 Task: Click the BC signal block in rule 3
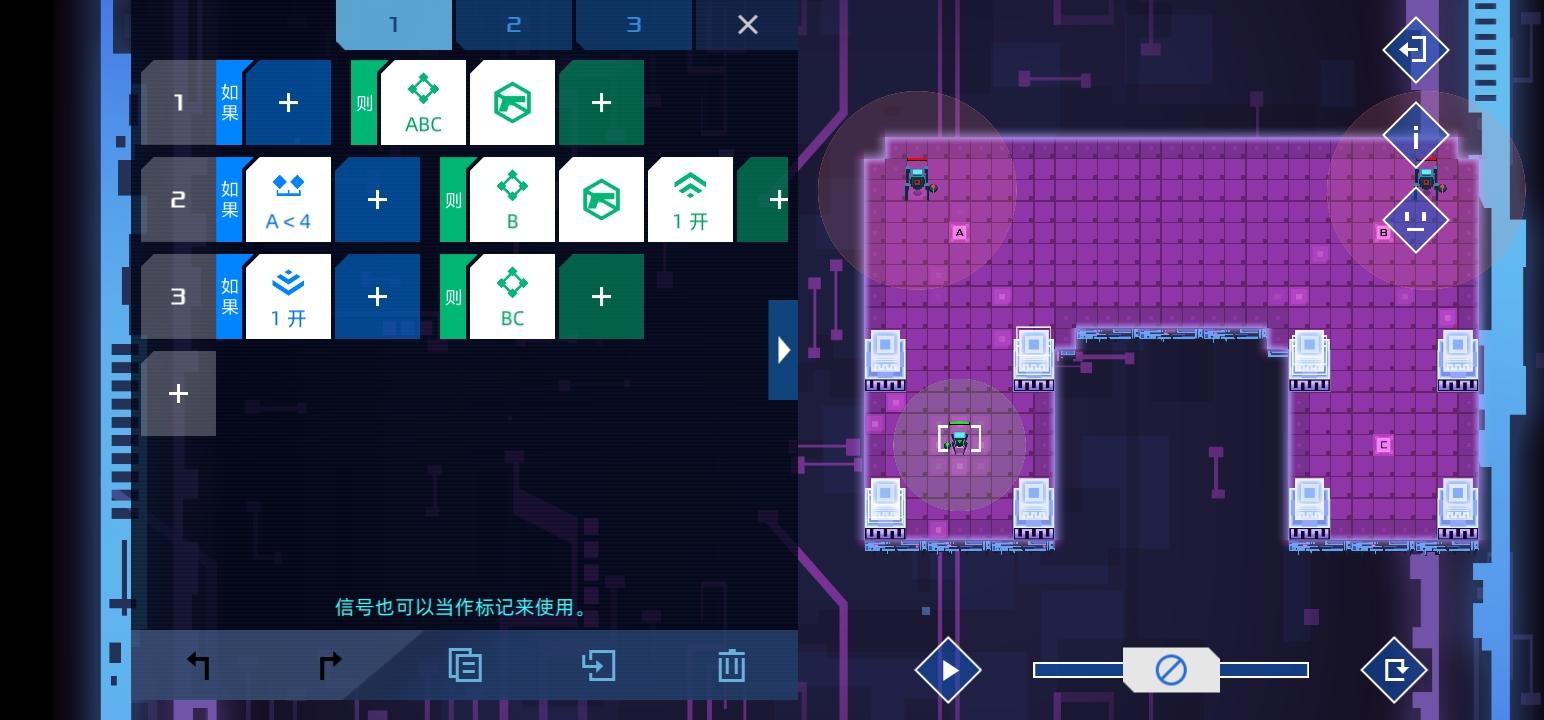tap(512, 296)
